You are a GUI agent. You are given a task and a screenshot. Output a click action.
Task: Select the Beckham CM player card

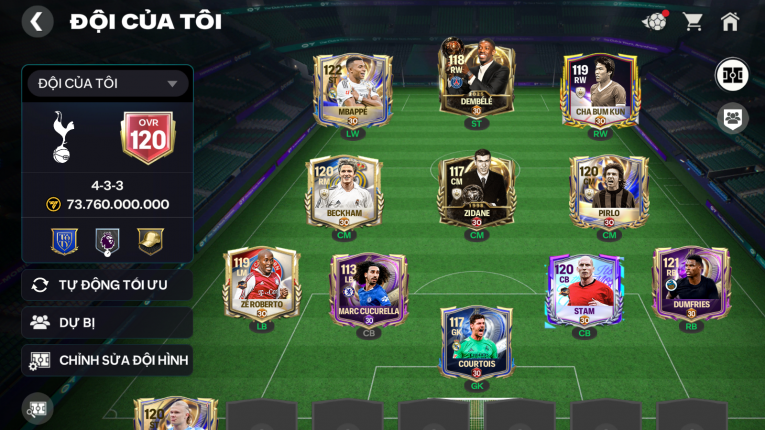(x=344, y=192)
